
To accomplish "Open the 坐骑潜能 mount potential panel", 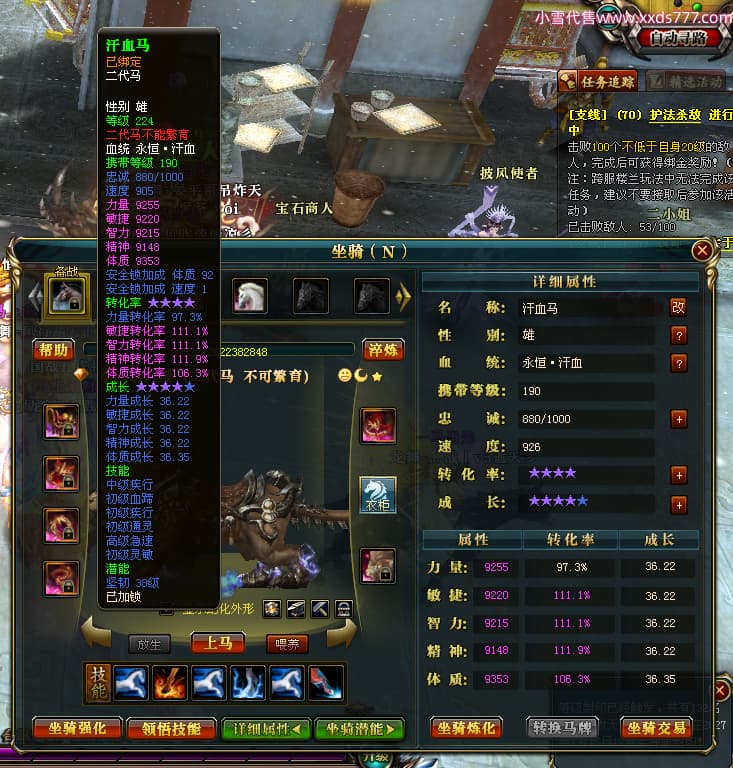I will pos(360,728).
